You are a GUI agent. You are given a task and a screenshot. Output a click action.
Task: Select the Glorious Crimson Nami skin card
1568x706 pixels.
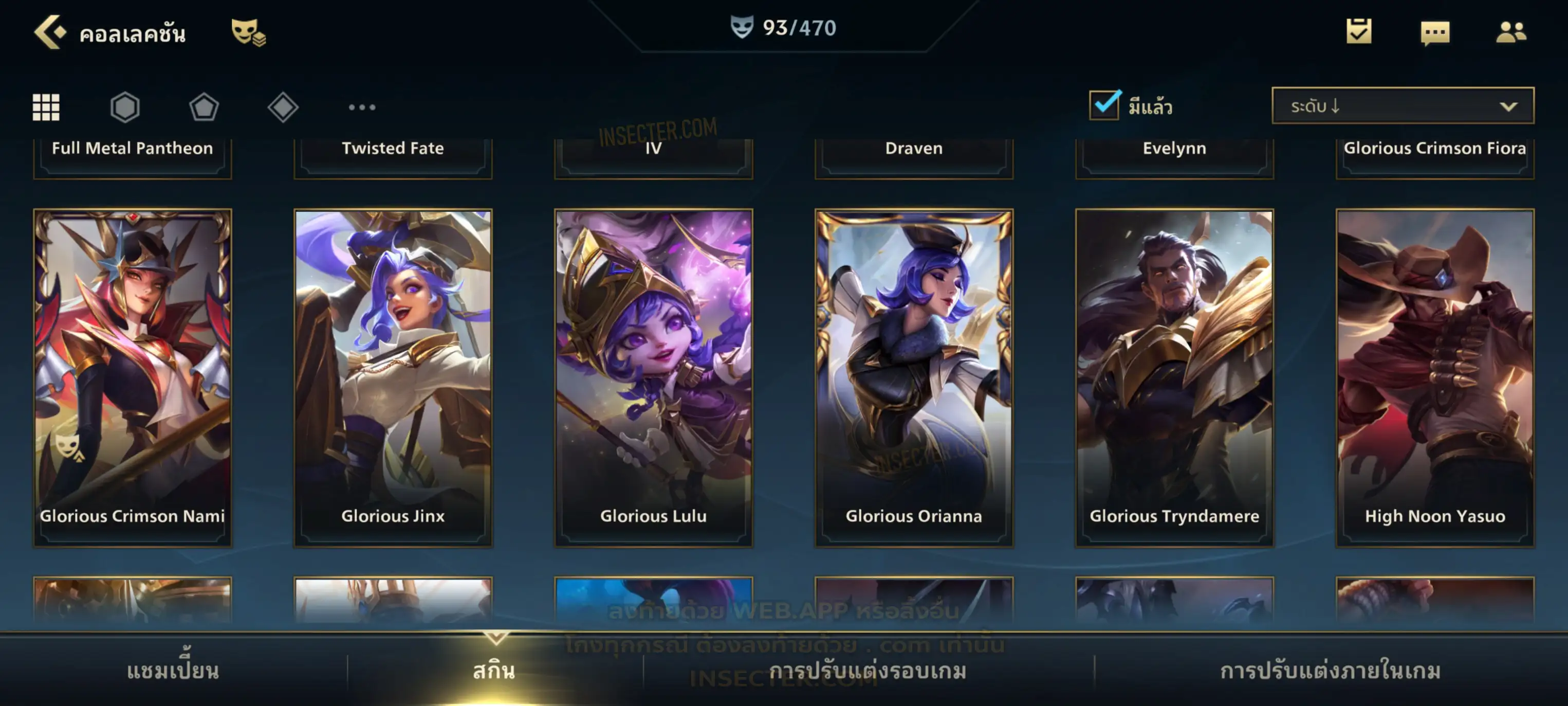pyautogui.click(x=133, y=377)
